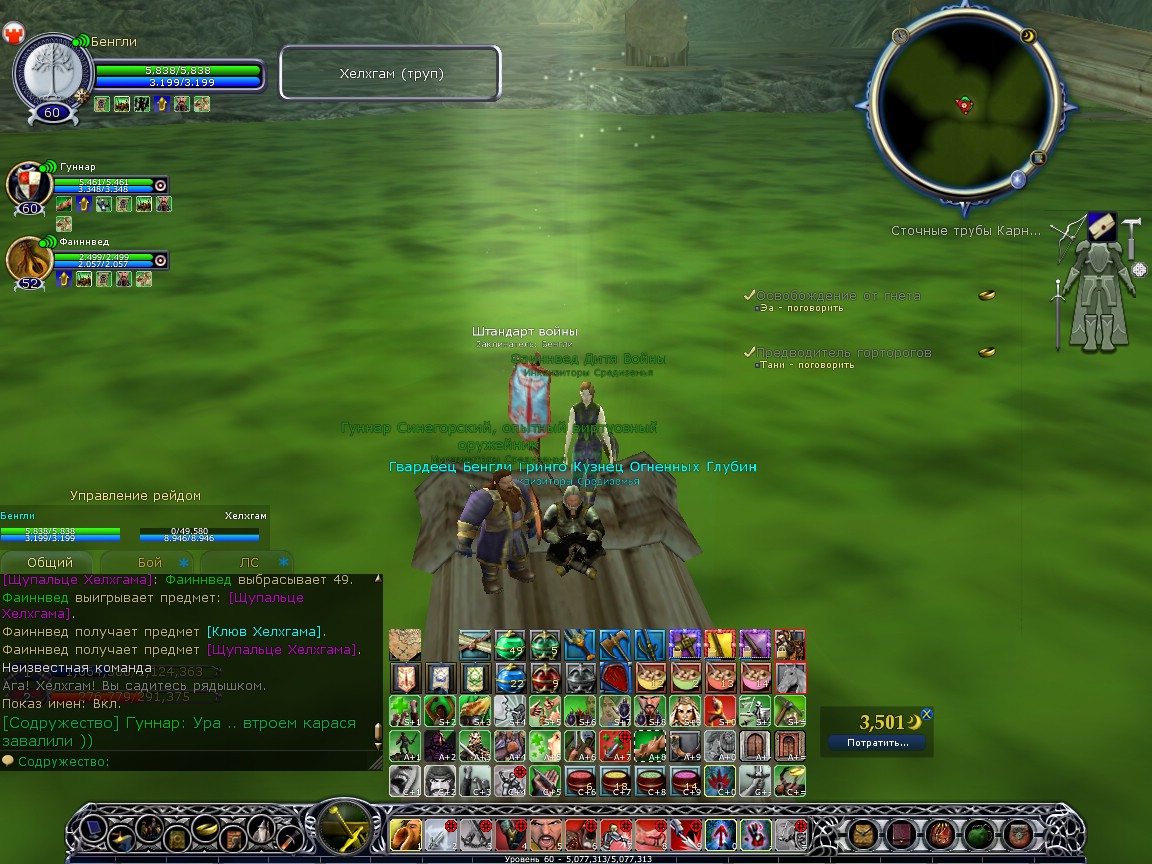1152x864 pixels.
Task: Close the 3,501 points panel
Action: (x=927, y=714)
